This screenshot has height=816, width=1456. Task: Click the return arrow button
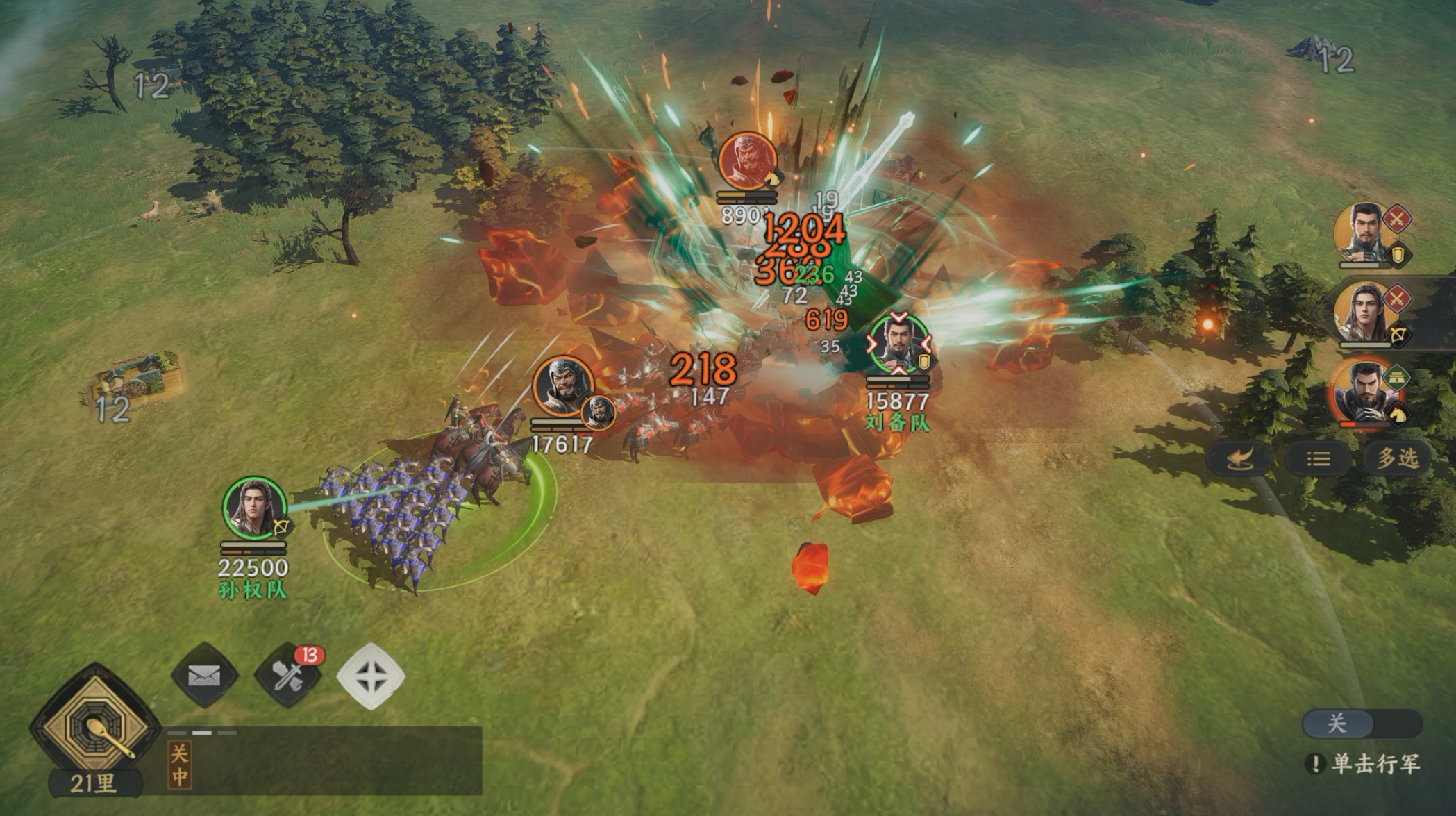tap(1239, 458)
